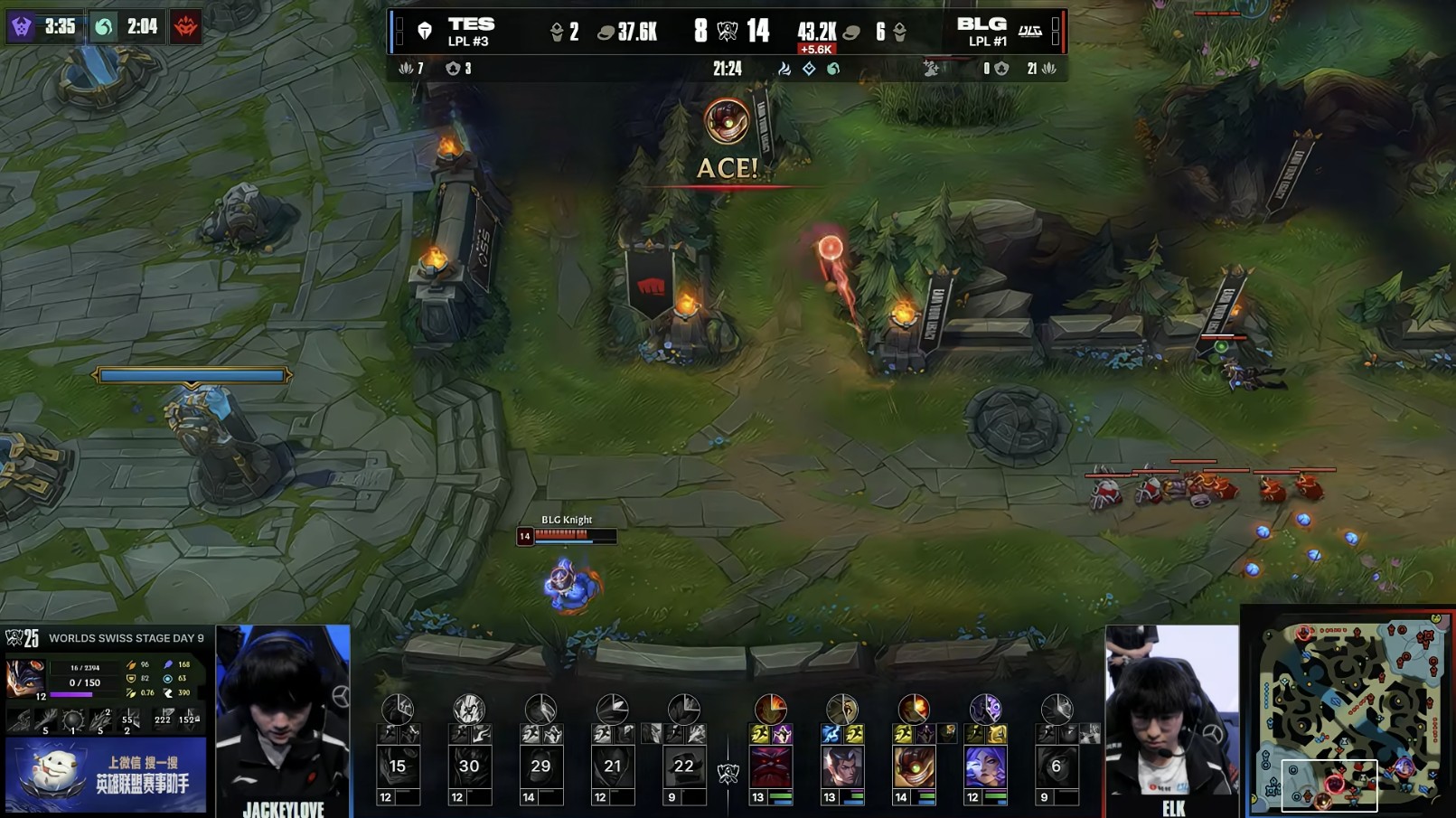Click the dead champion portrait showing 30
The image size is (1456, 818).
coord(469,767)
